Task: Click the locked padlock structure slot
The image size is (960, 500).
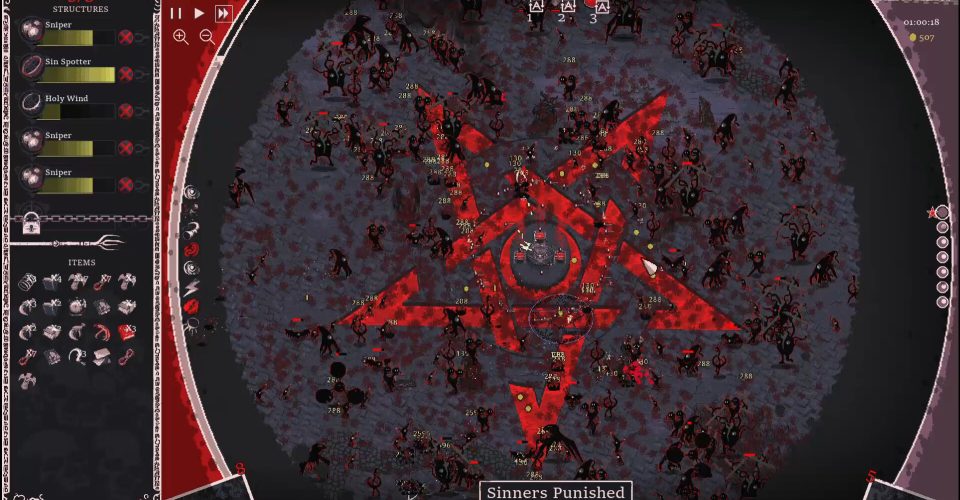Action: tap(31, 221)
